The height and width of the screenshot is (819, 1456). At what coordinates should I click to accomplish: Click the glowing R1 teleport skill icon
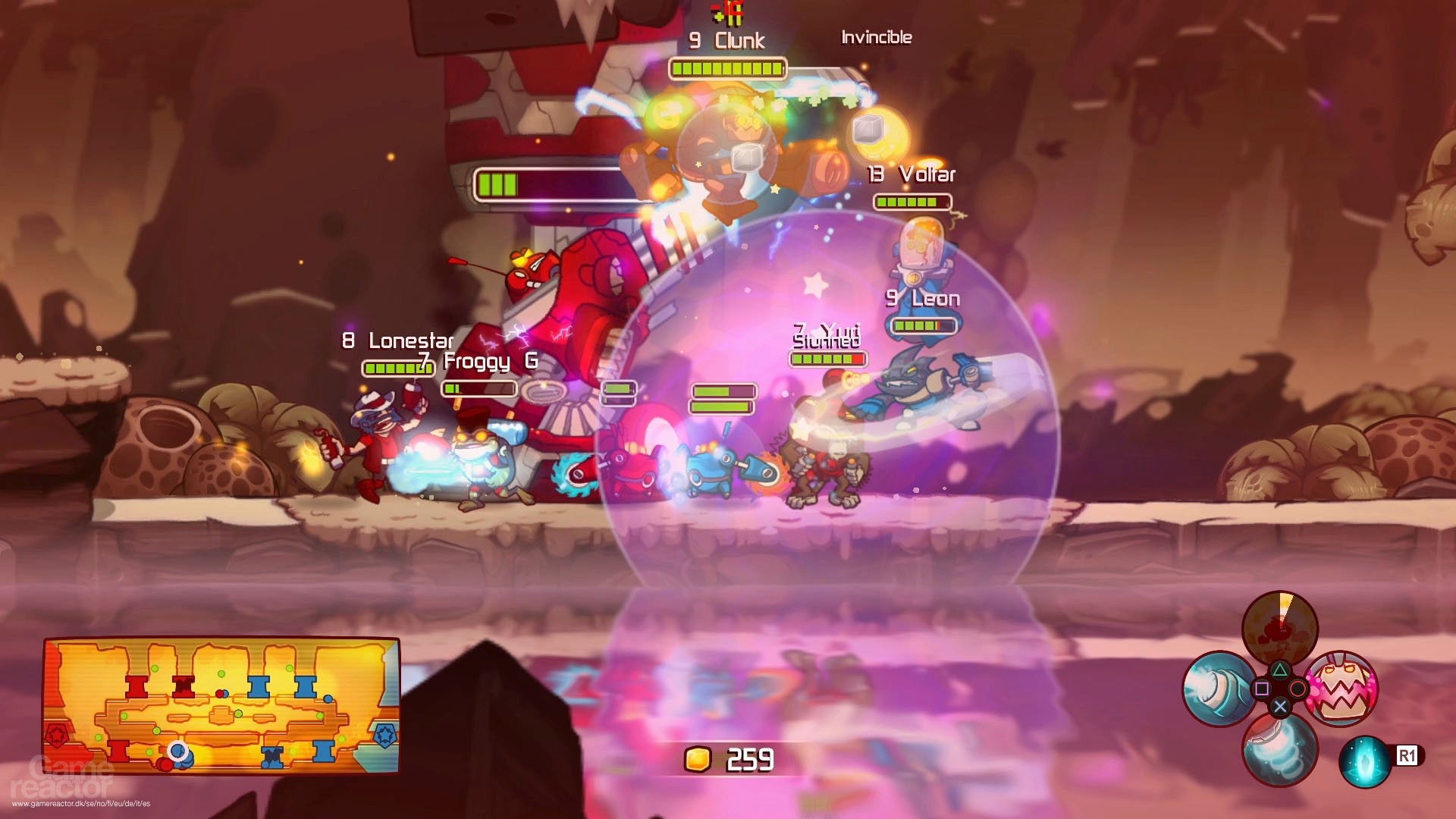[x=1365, y=761]
